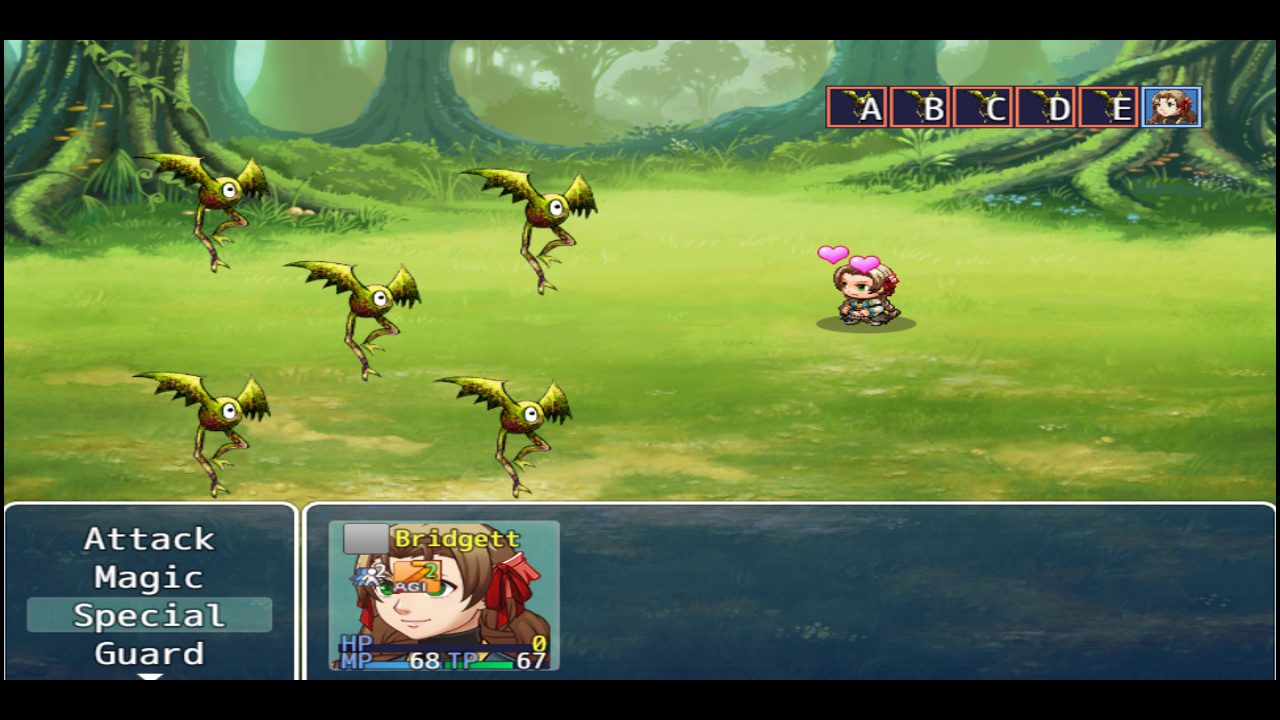Target enemy A in the selector bar
Viewport: 1280px width, 720px height.
pyautogui.click(x=855, y=107)
